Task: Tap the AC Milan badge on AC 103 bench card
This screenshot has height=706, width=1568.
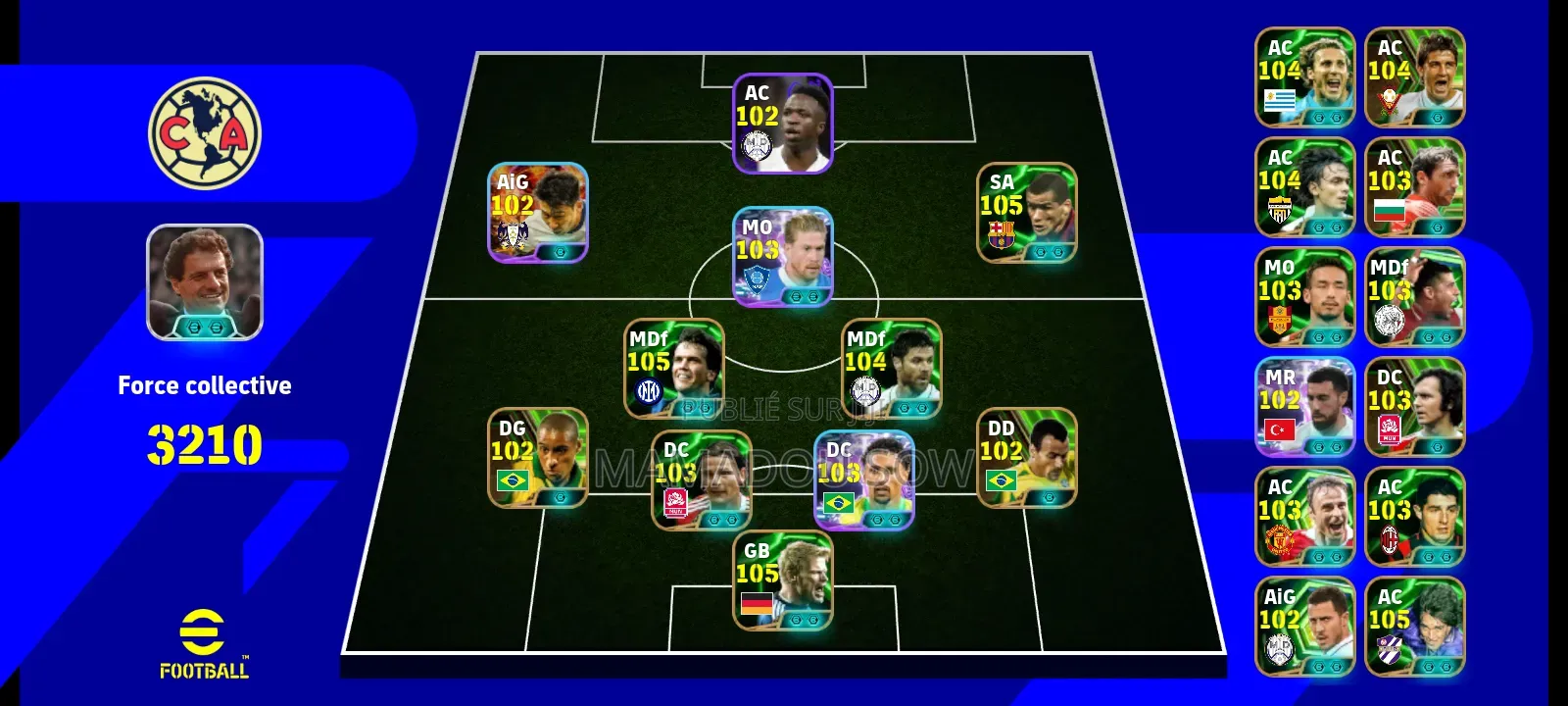Action: [x=1391, y=538]
